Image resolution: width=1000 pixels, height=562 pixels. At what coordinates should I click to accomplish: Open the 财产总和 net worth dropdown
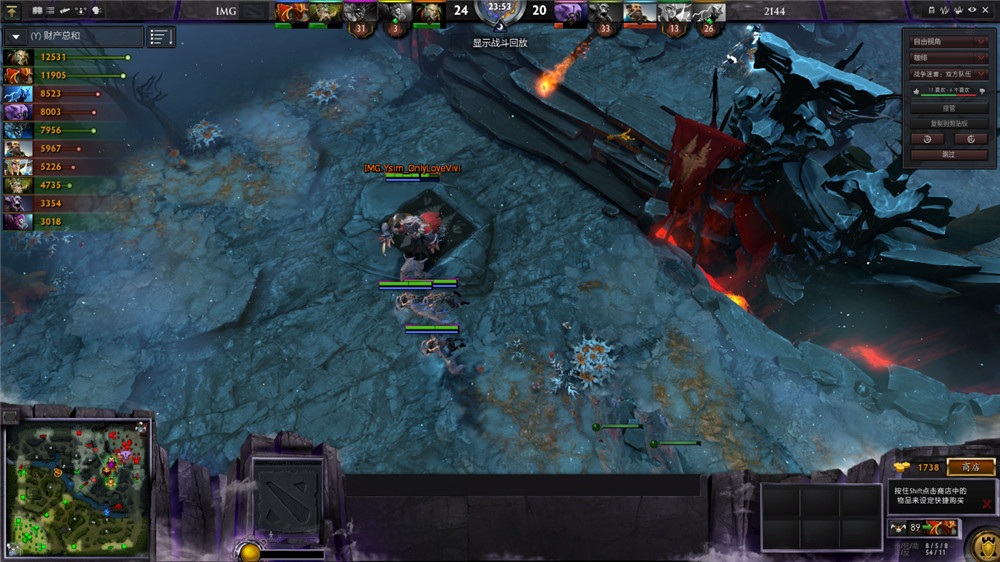coord(16,37)
